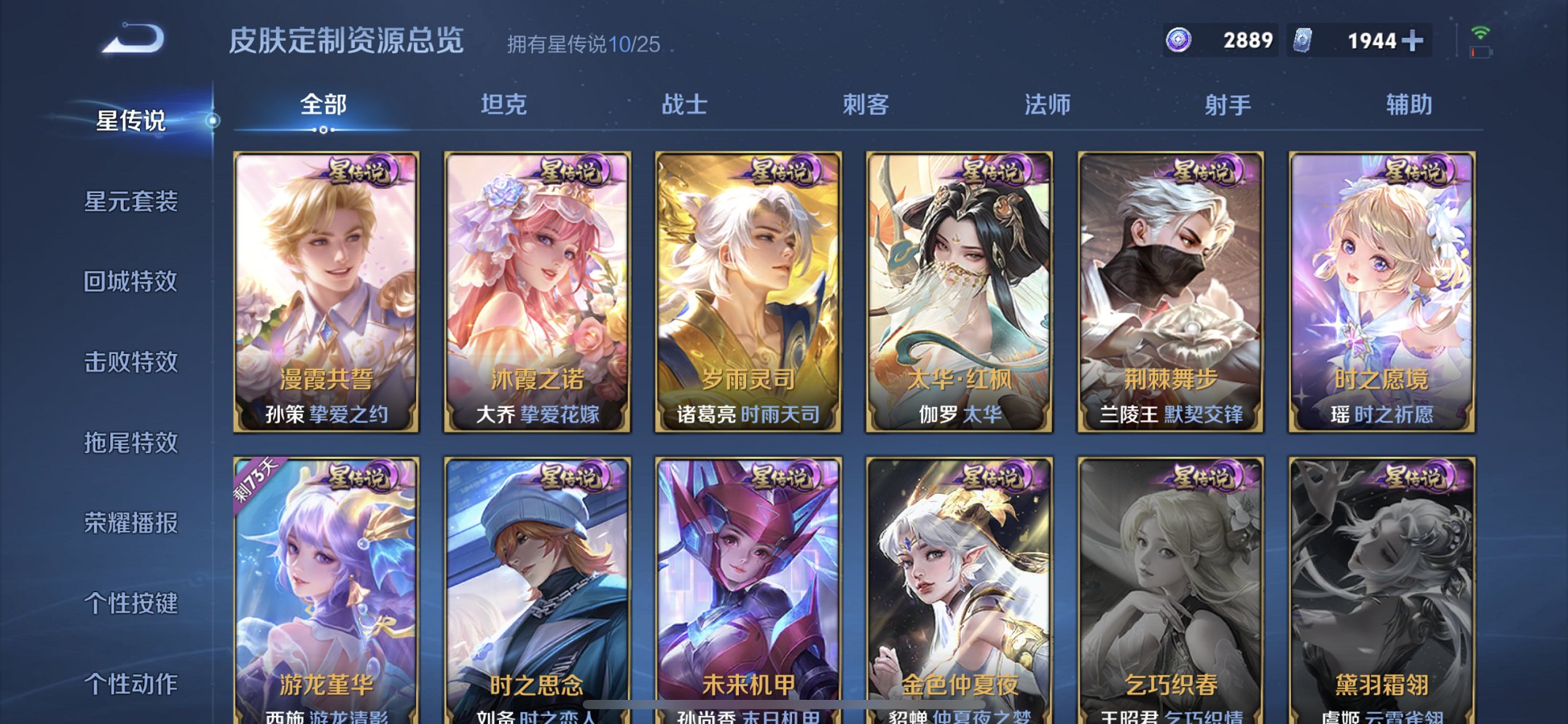Switch to 回城特效 in the sidebar
Screen dimensions: 1568x724
click(x=133, y=281)
